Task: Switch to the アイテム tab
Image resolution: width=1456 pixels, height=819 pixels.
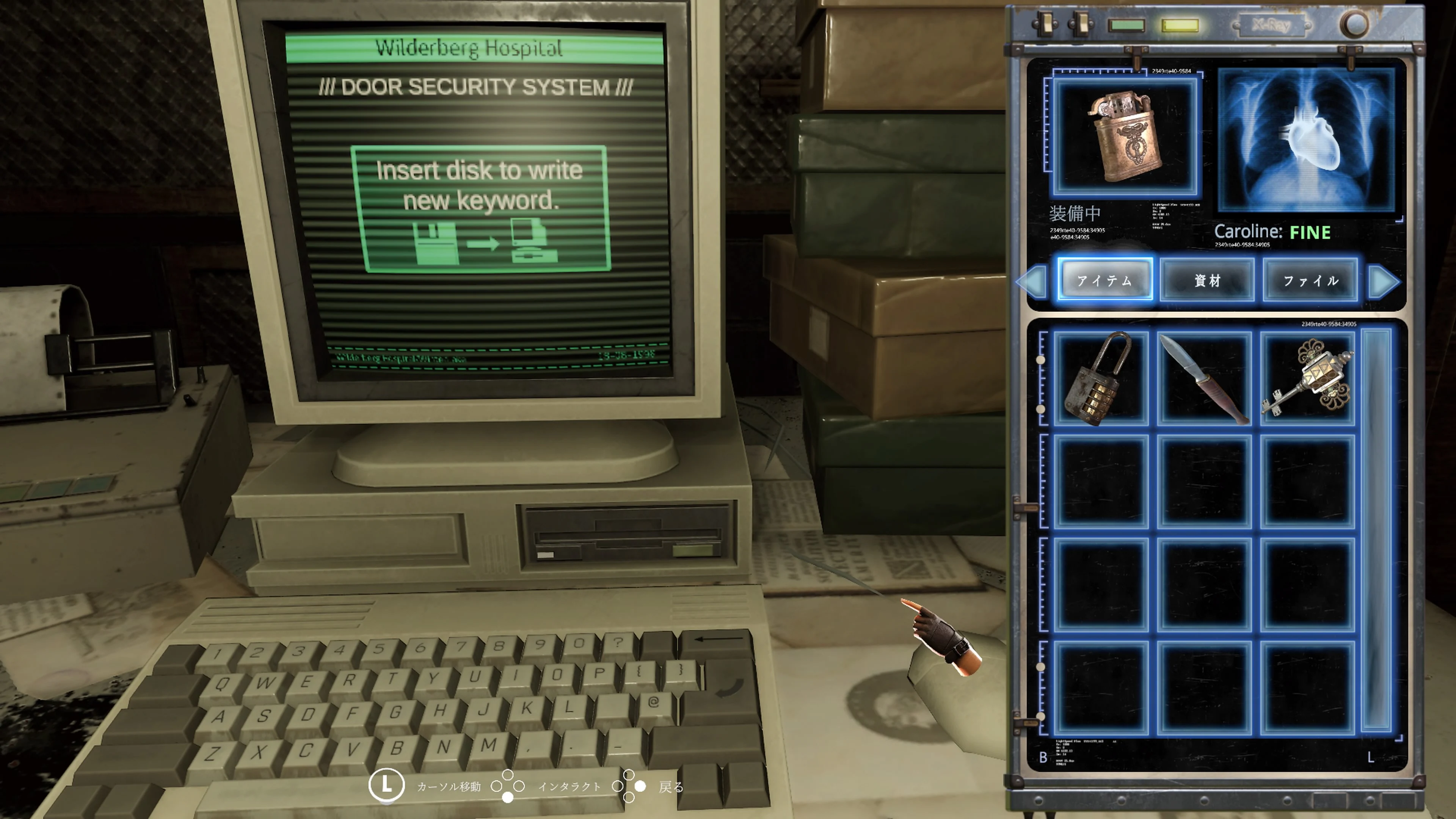Action: pyautogui.click(x=1105, y=280)
